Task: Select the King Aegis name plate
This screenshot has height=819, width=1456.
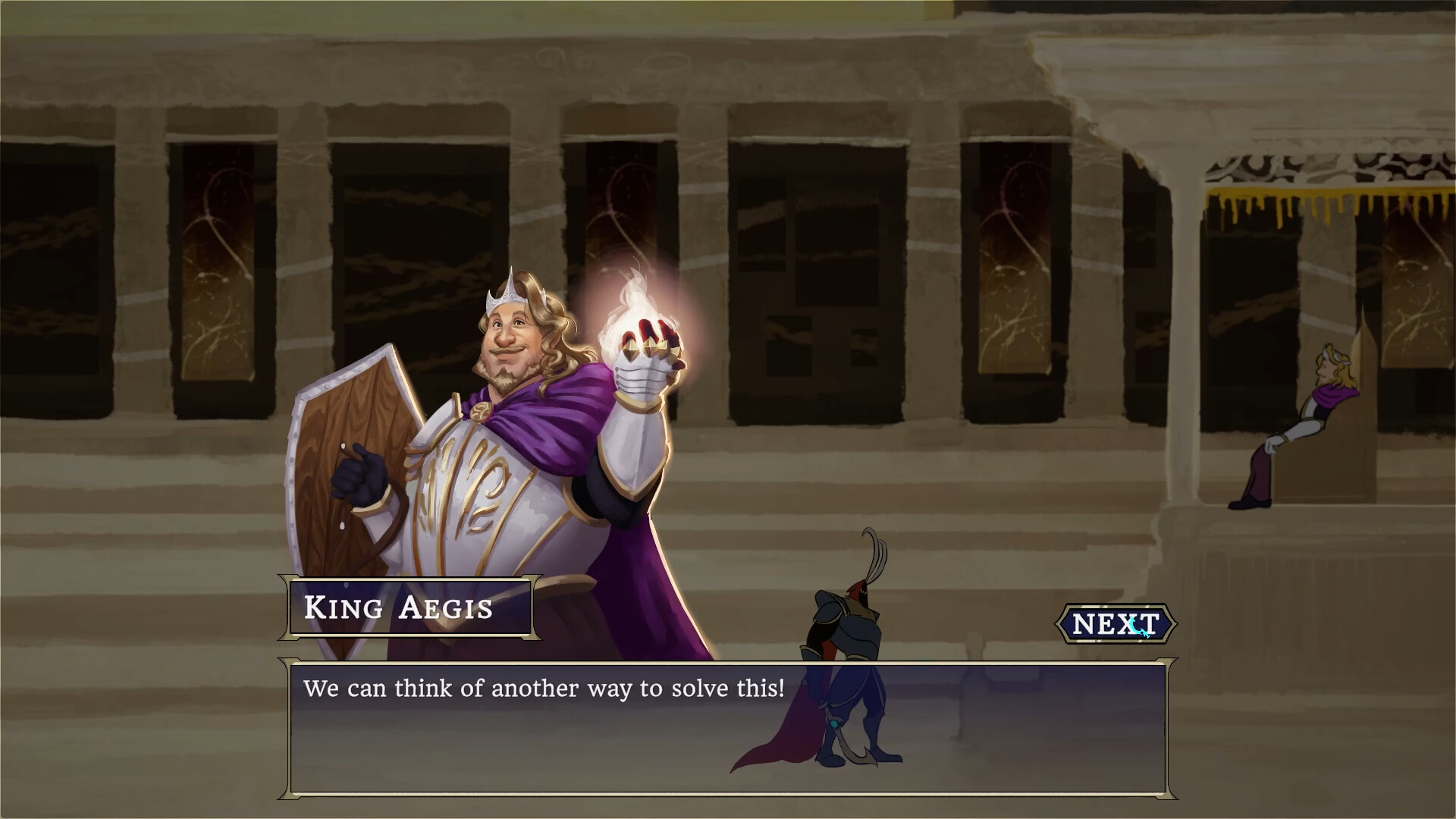Action: (x=398, y=608)
